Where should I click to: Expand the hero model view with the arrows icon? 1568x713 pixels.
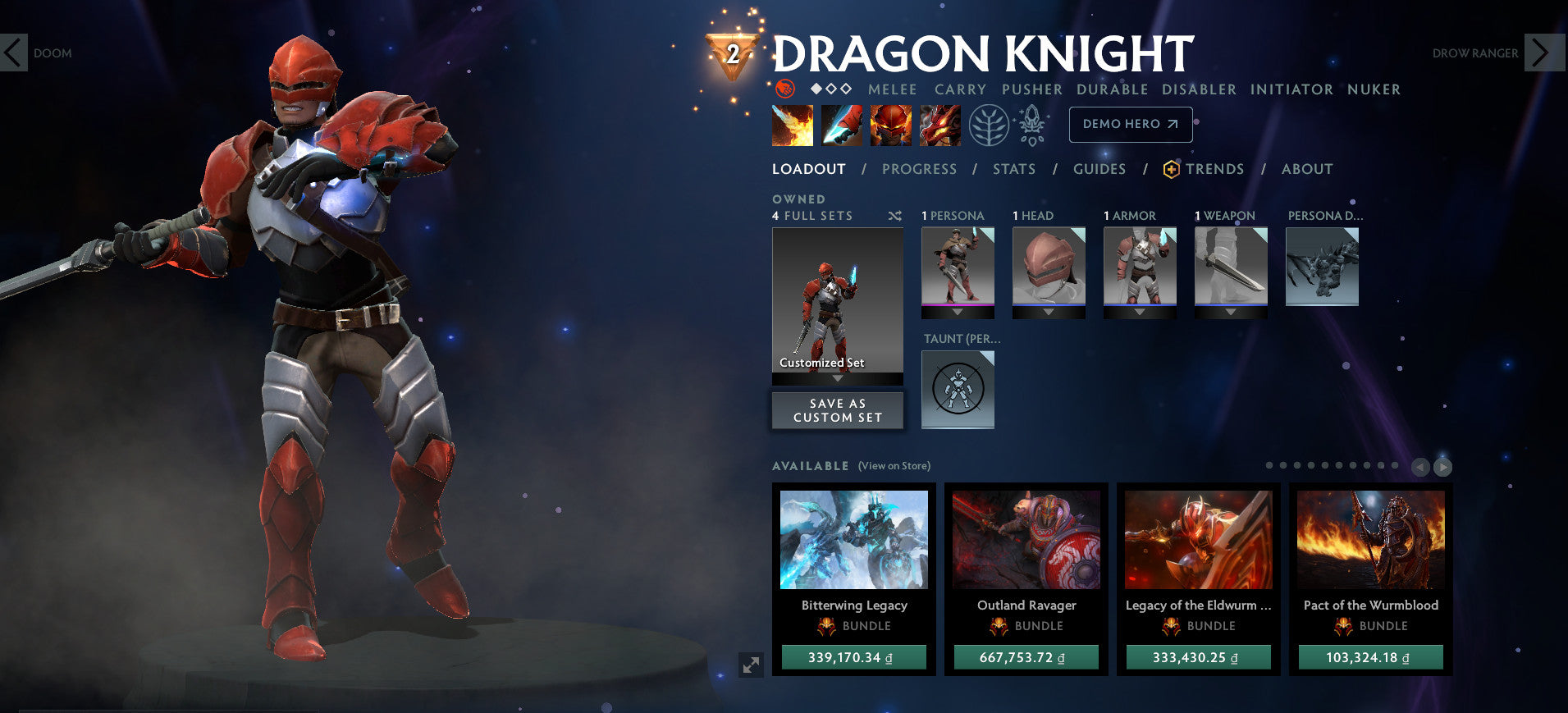[x=752, y=666]
